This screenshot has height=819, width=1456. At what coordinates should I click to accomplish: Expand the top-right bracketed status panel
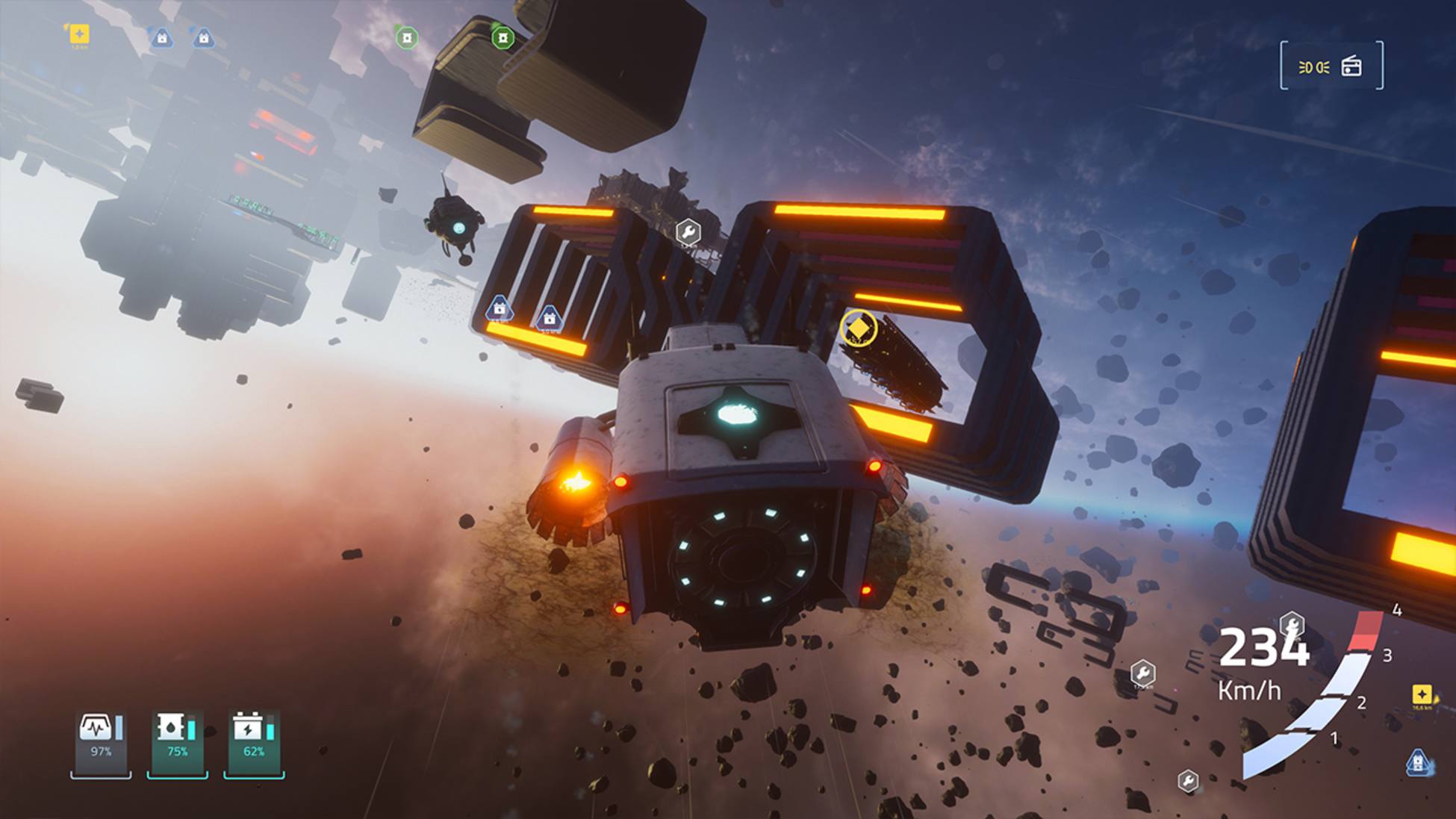pyautogui.click(x=1333, y=67)
